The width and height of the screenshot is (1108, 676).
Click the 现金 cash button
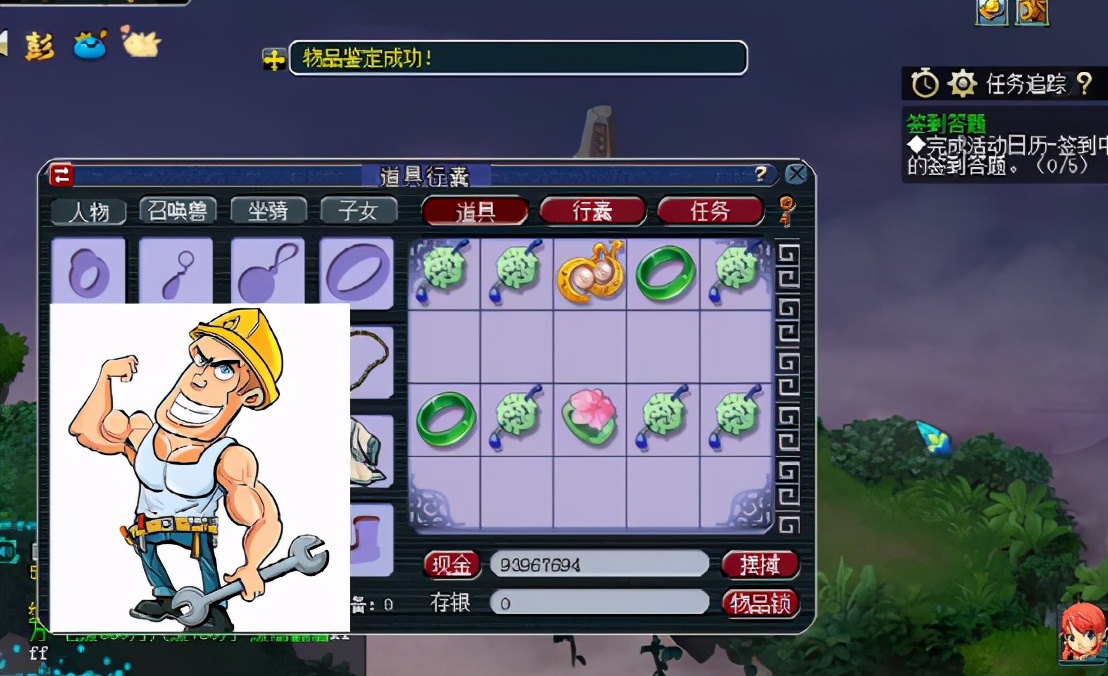tap(452, 565)
